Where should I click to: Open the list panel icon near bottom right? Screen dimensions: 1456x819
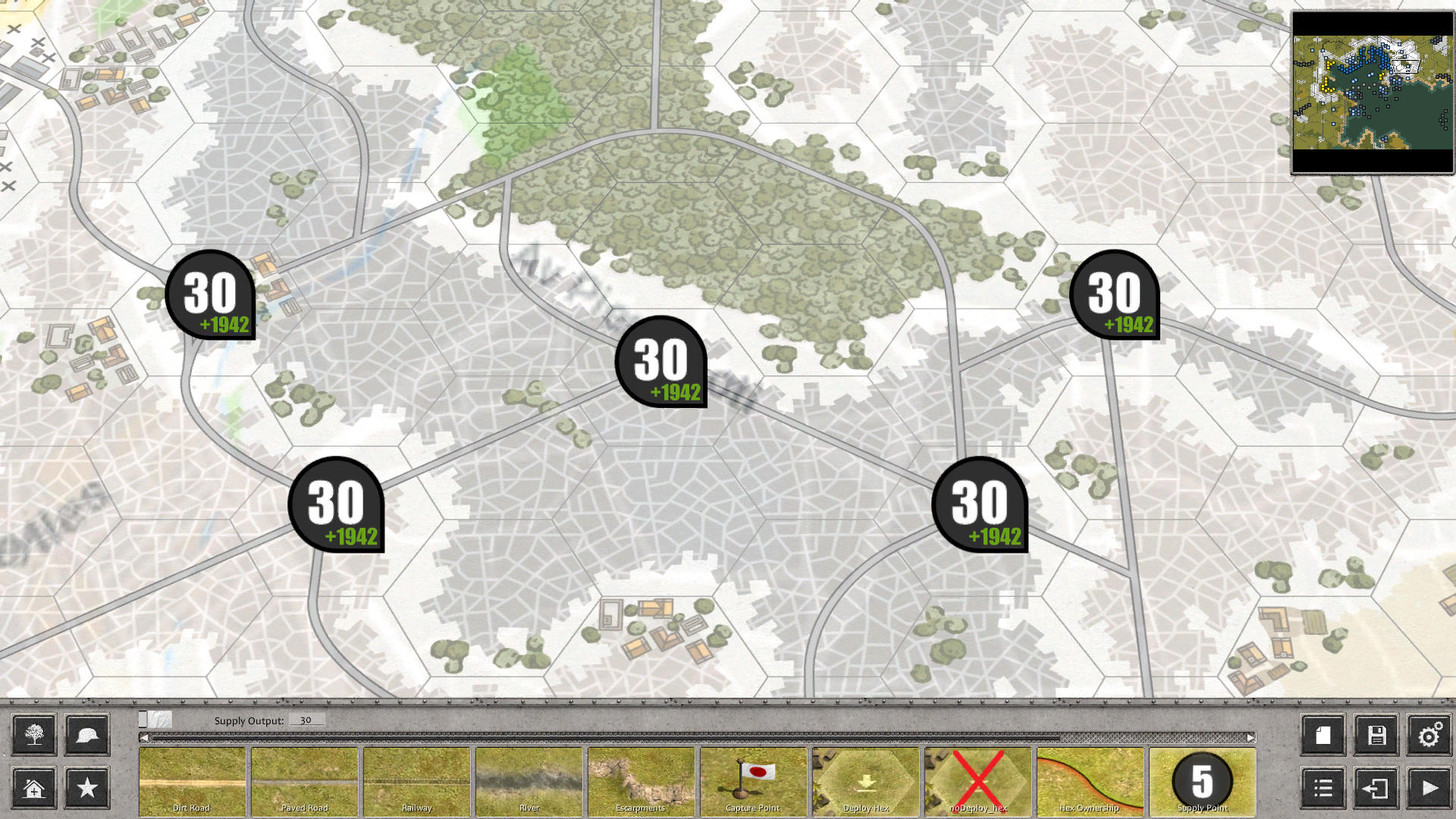(1324, 789)
